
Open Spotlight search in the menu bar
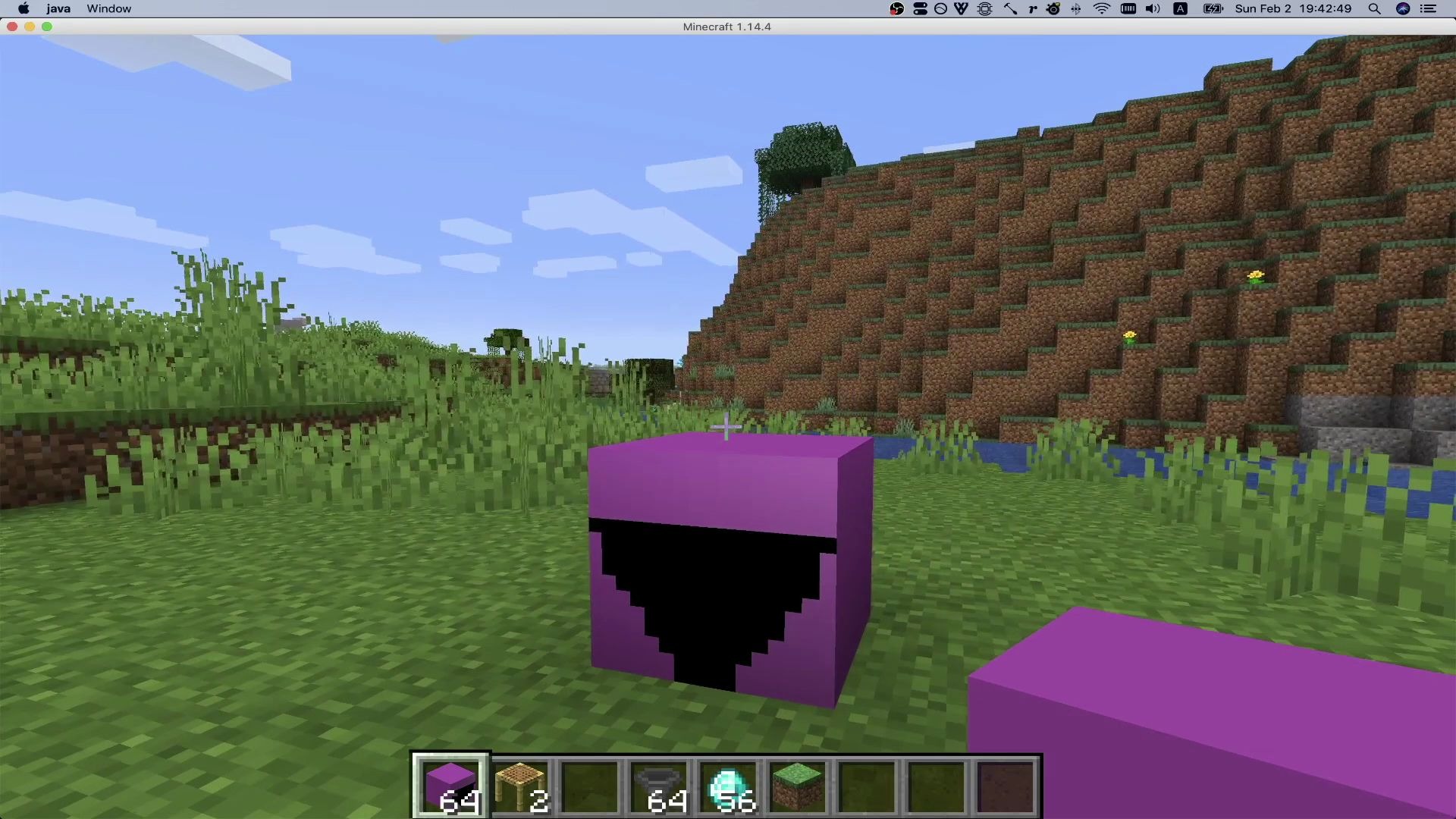tap(1374, 8)
